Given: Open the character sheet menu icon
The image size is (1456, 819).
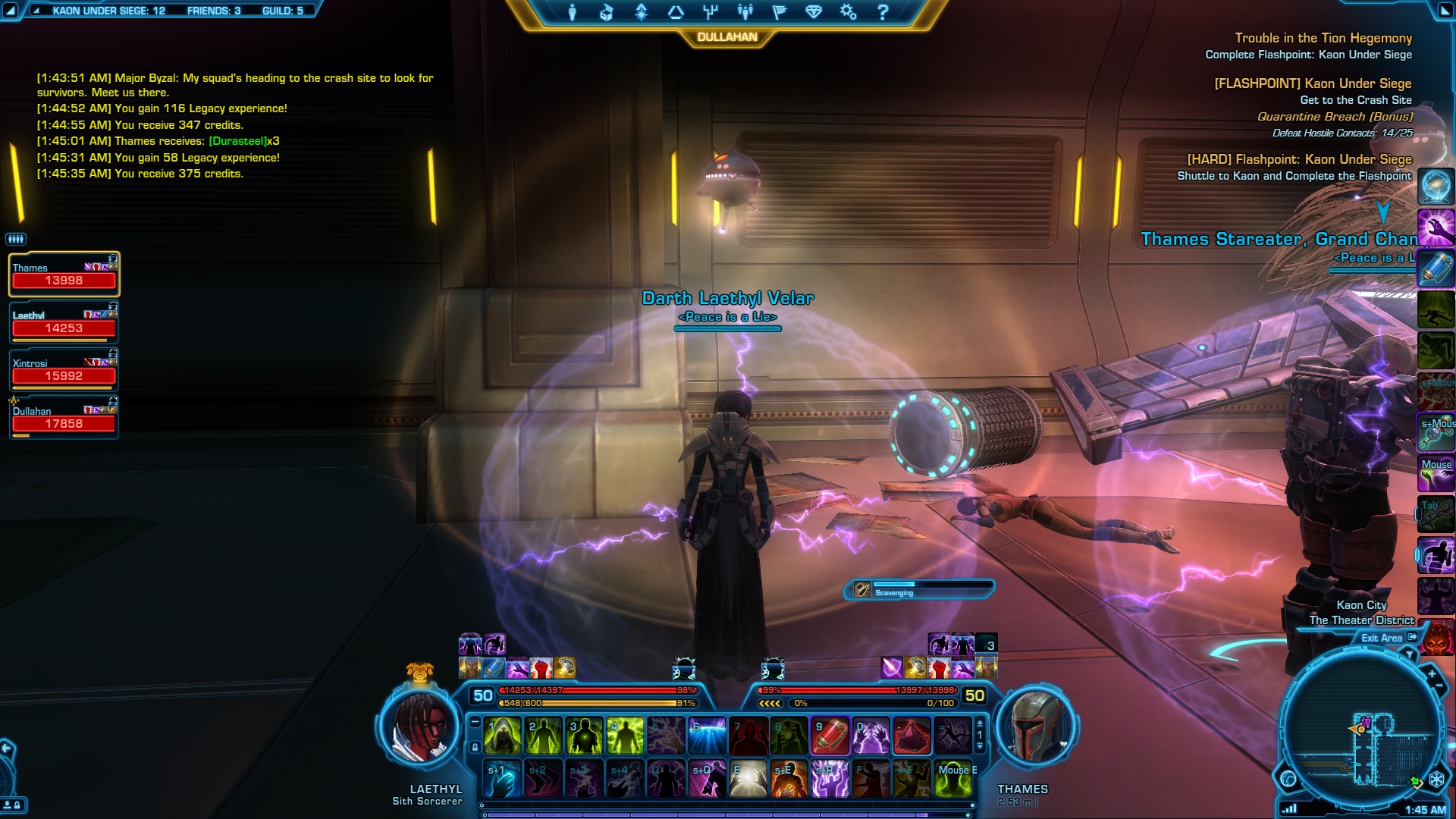Looking at the screenshot, I should pyautogui.click(x=573, y=12).
